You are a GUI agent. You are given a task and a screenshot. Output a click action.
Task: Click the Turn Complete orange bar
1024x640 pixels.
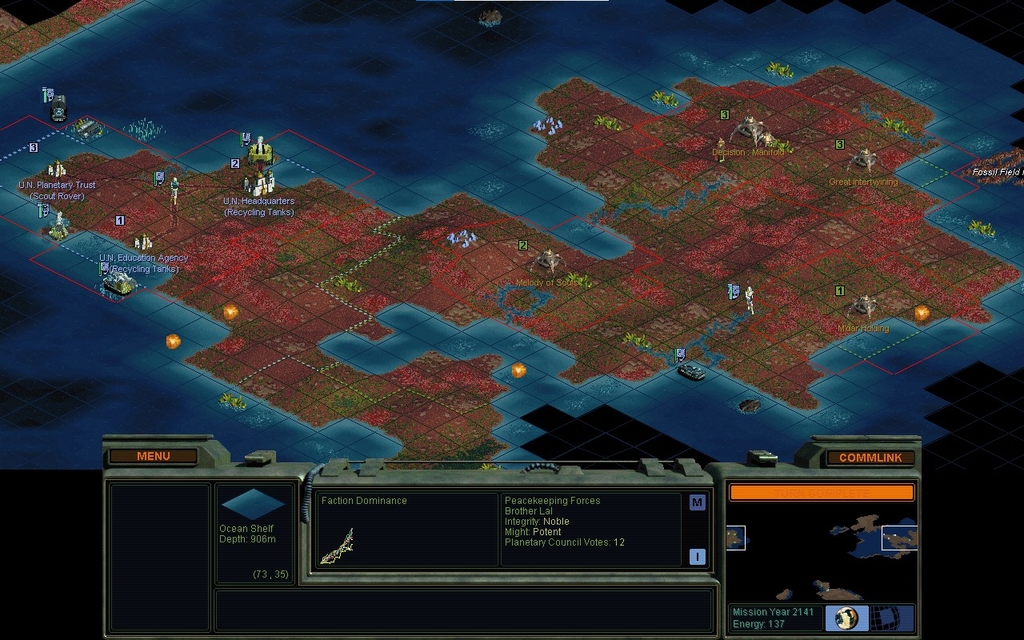pyautogui.click(x=821, y=492)
